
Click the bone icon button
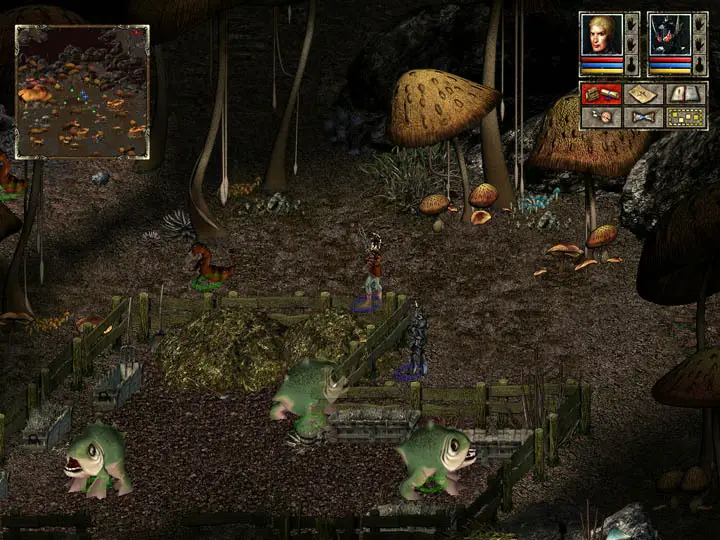click(x=644, y=117)
